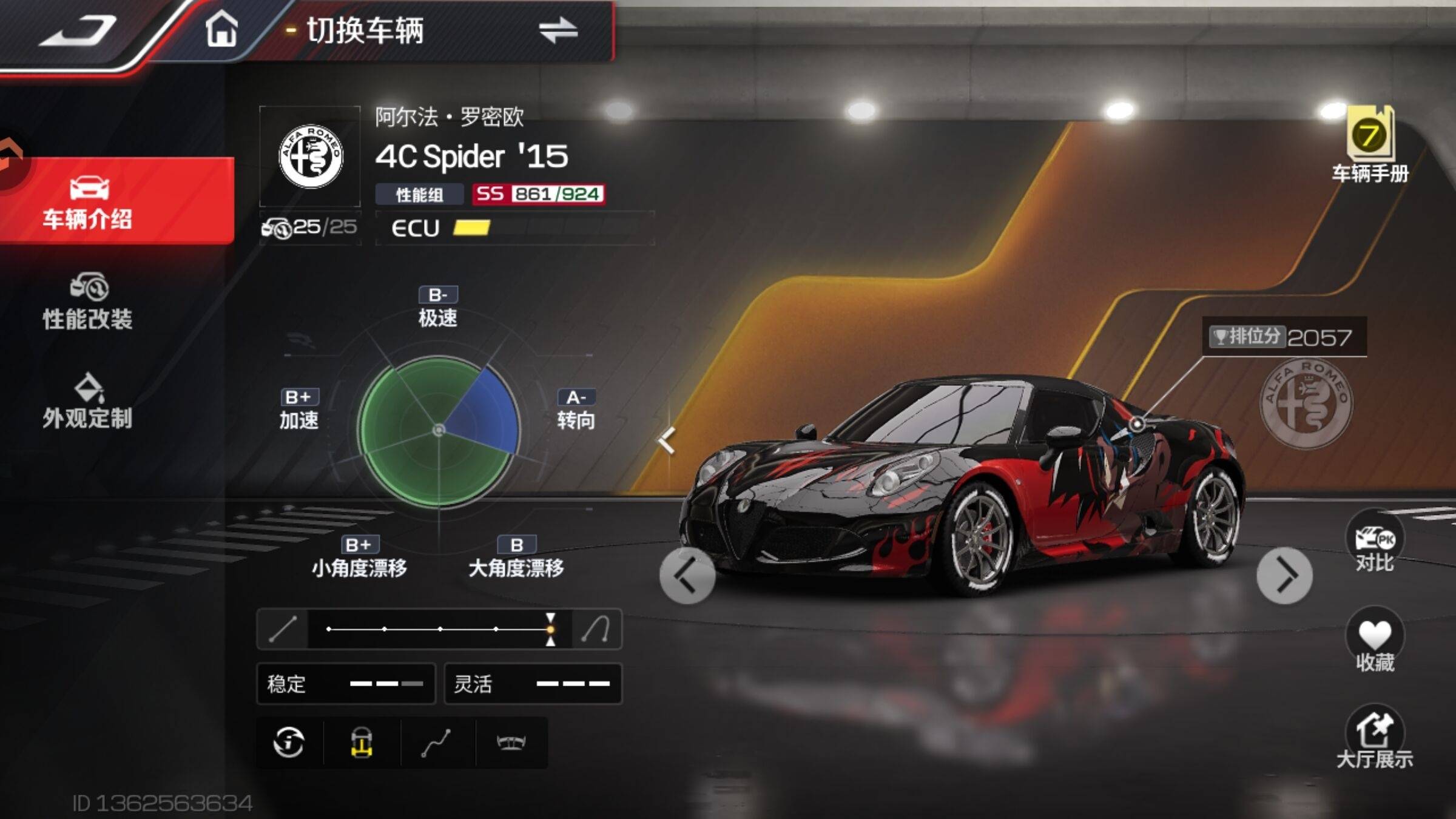Image resolution: width=1456 pixels, height=819 pixels.
Task: Switch to the 性能改装 performance tuning tab
Action: coord(88,302)
